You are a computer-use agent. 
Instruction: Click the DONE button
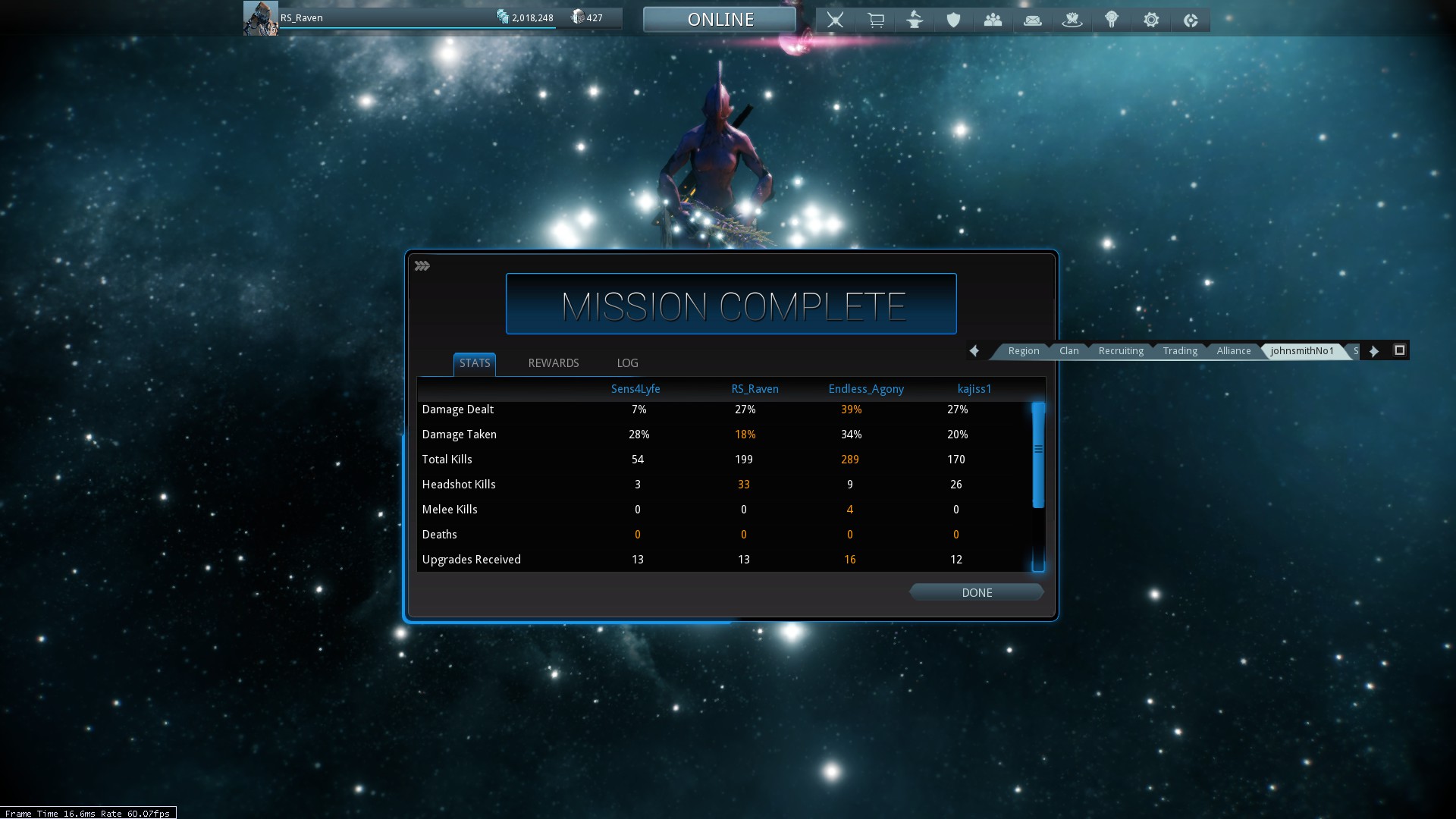click(x=976, y=592)
